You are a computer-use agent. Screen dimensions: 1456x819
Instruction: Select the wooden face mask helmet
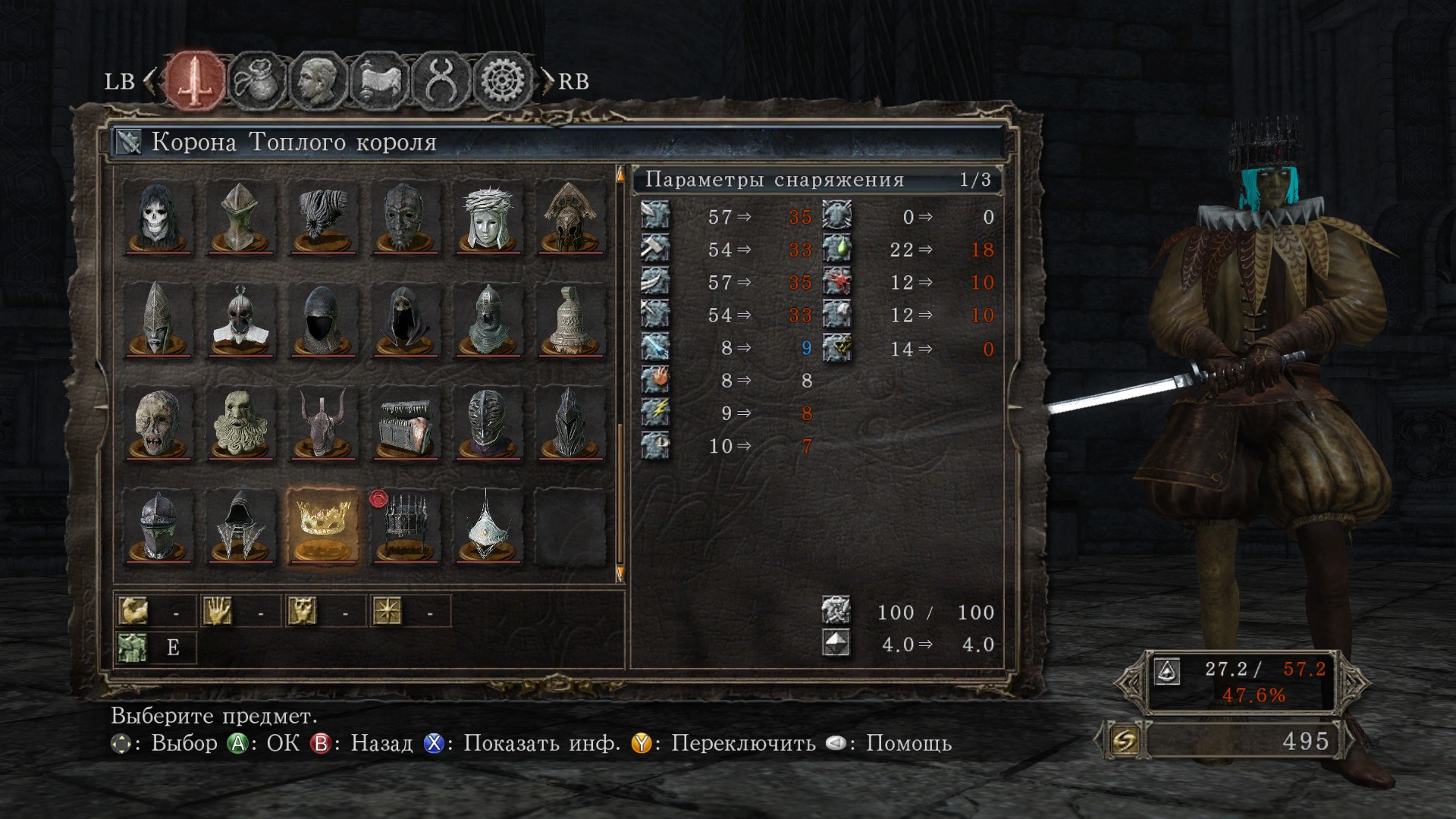[x=405, y=217]
